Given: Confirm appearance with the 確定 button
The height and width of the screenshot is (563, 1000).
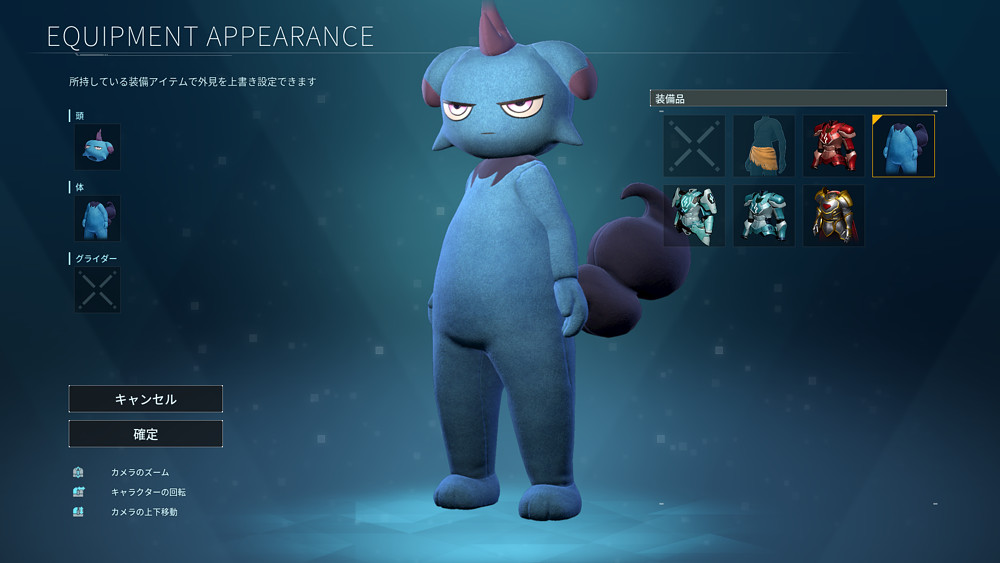Looking at the screenshot, I should click(x=145, y=434).
